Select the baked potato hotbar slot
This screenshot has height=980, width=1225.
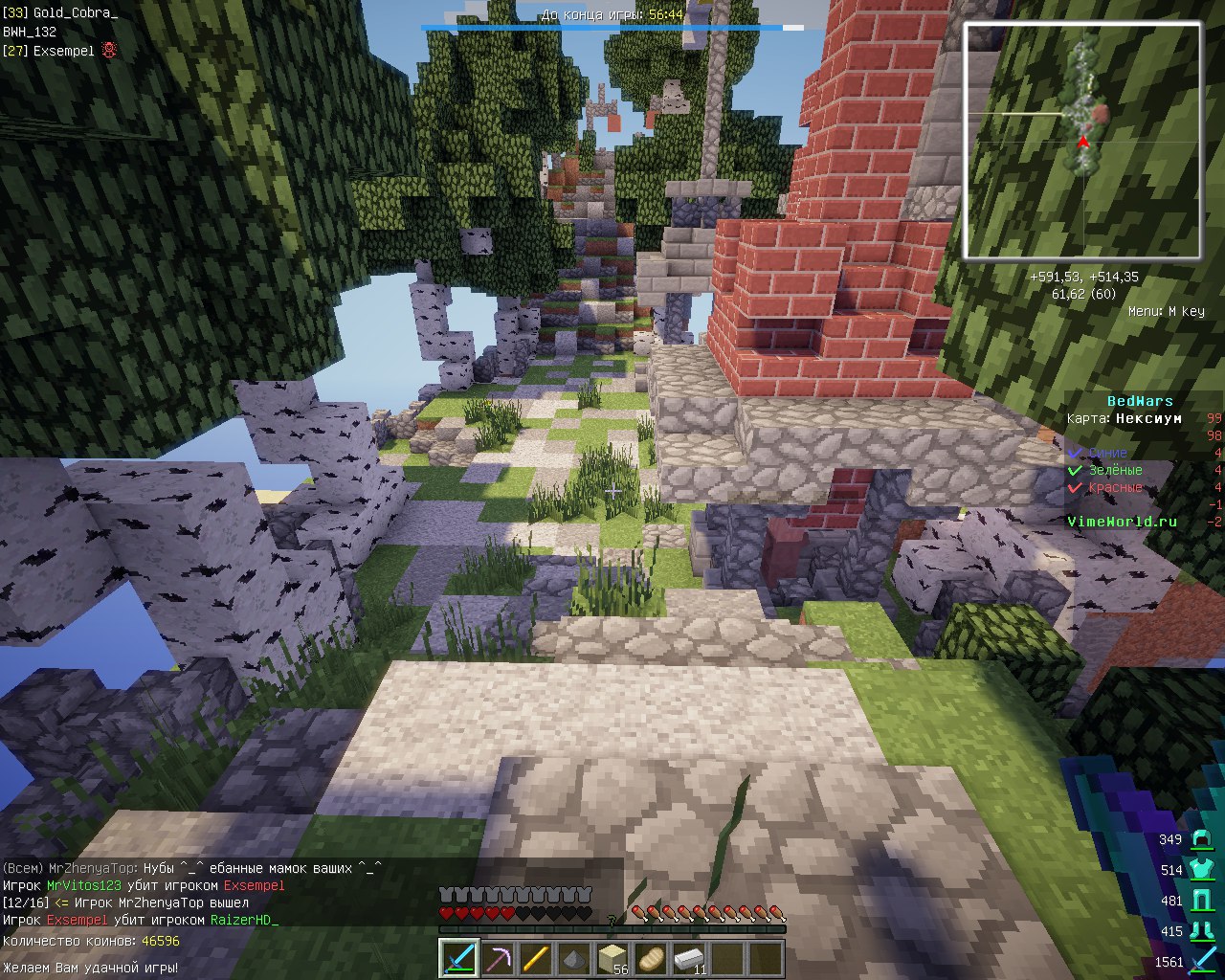click(x=651, y=958)
